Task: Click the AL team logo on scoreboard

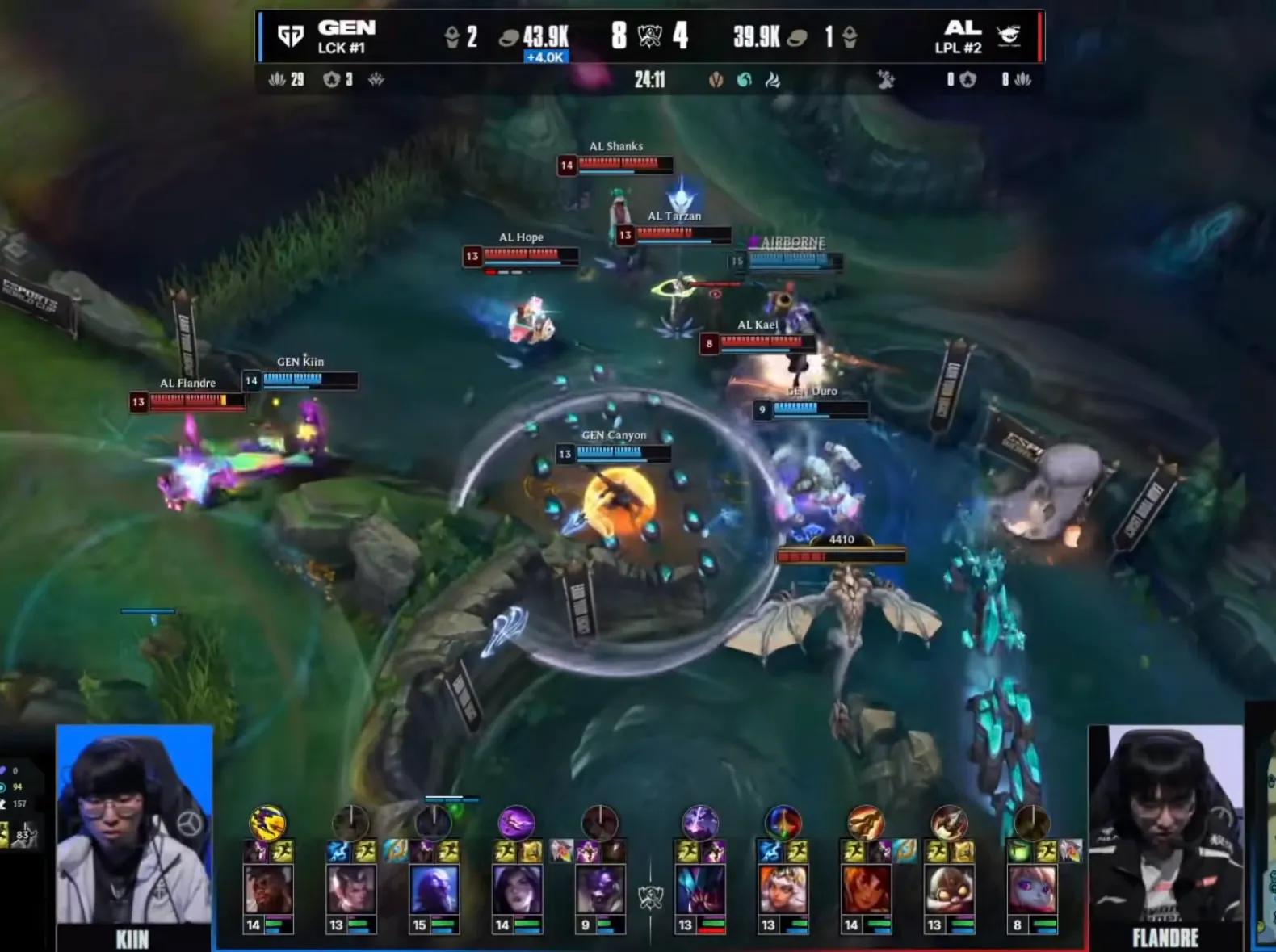Action: pos(1009,36)
